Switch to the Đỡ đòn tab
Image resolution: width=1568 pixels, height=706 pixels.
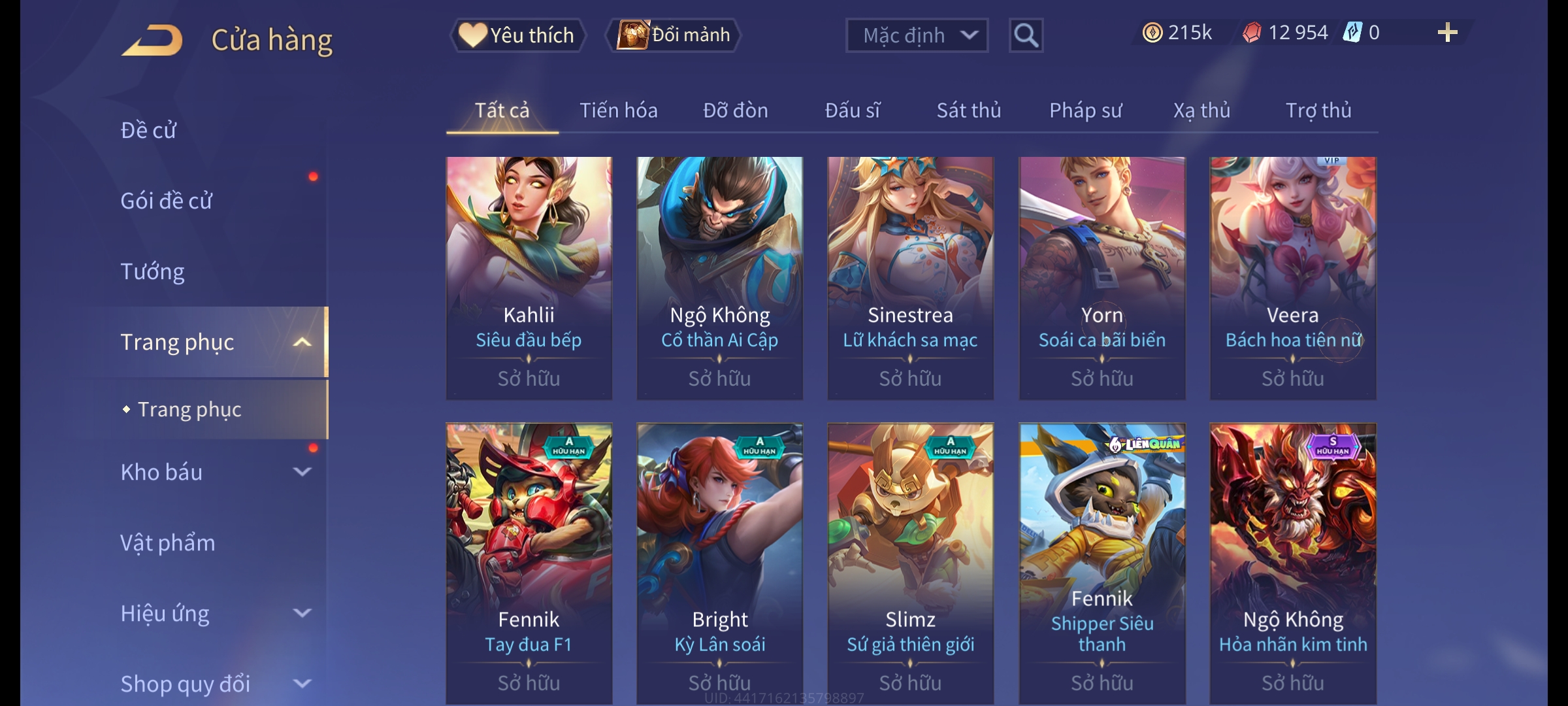[735, 110]
